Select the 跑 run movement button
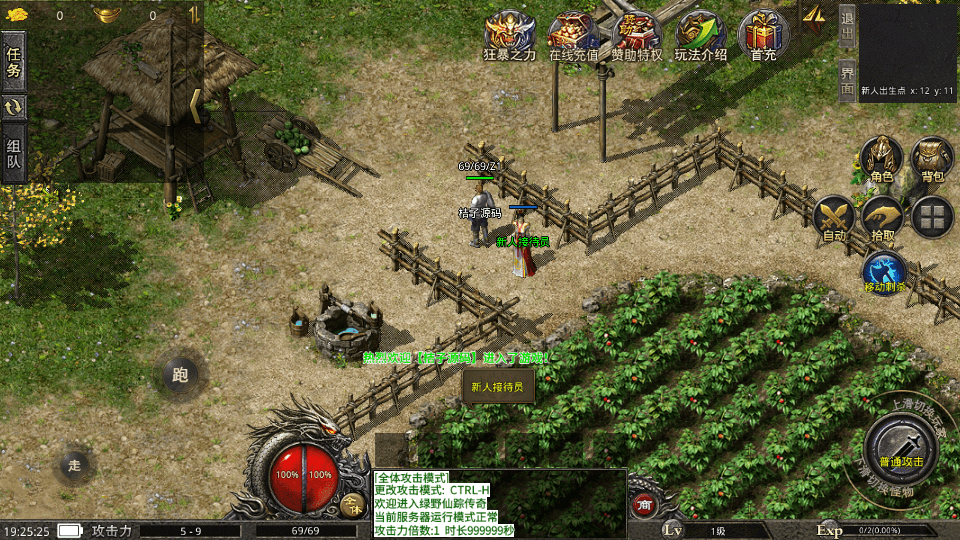Image resolution: width=960 pixels, height=540 pixels. pyautogui.click(x=180, y=375)
